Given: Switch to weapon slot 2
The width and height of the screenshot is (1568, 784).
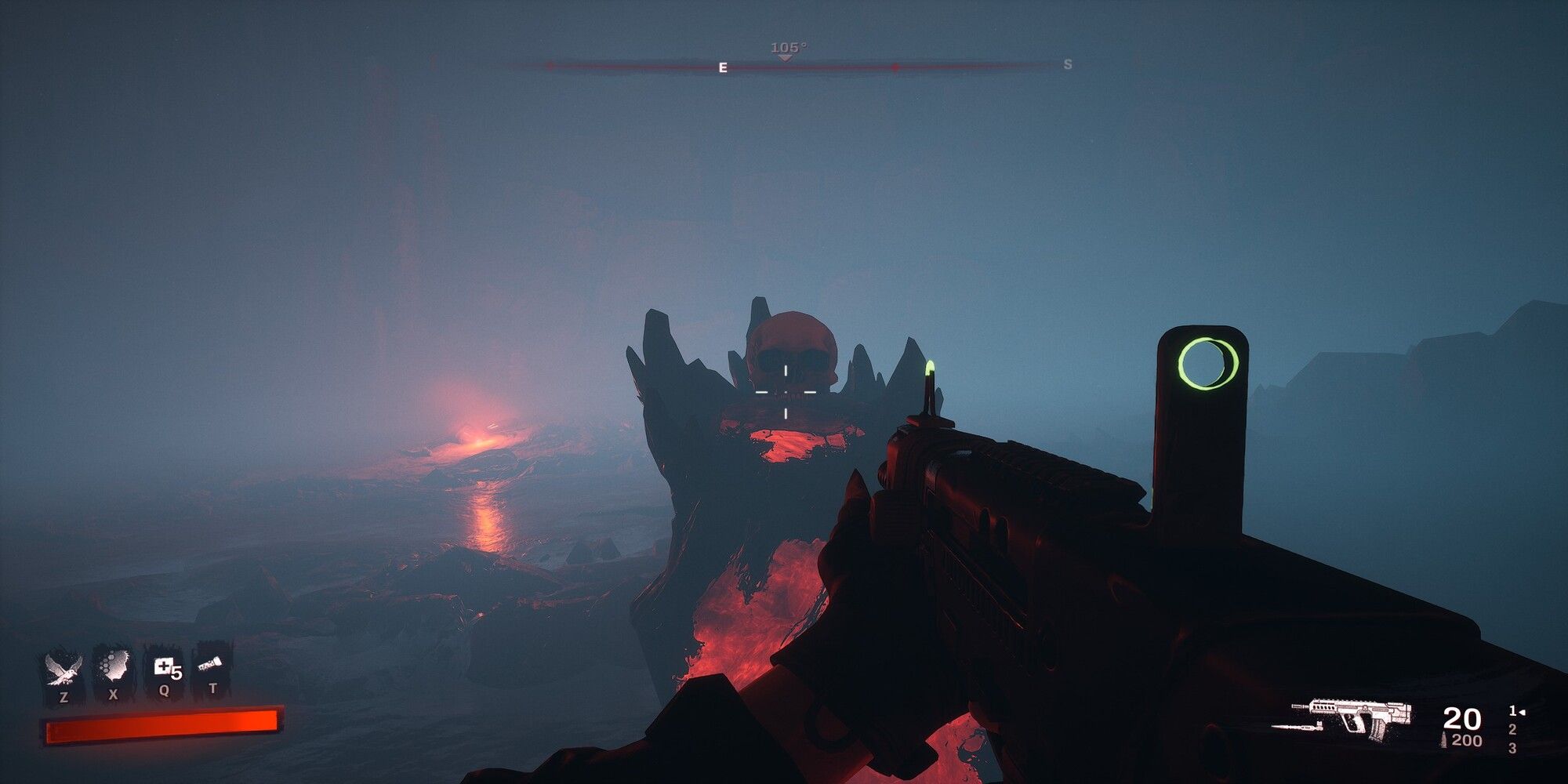Looking at the screenshot, I should pyautogui.click(x=1513, y=731).
